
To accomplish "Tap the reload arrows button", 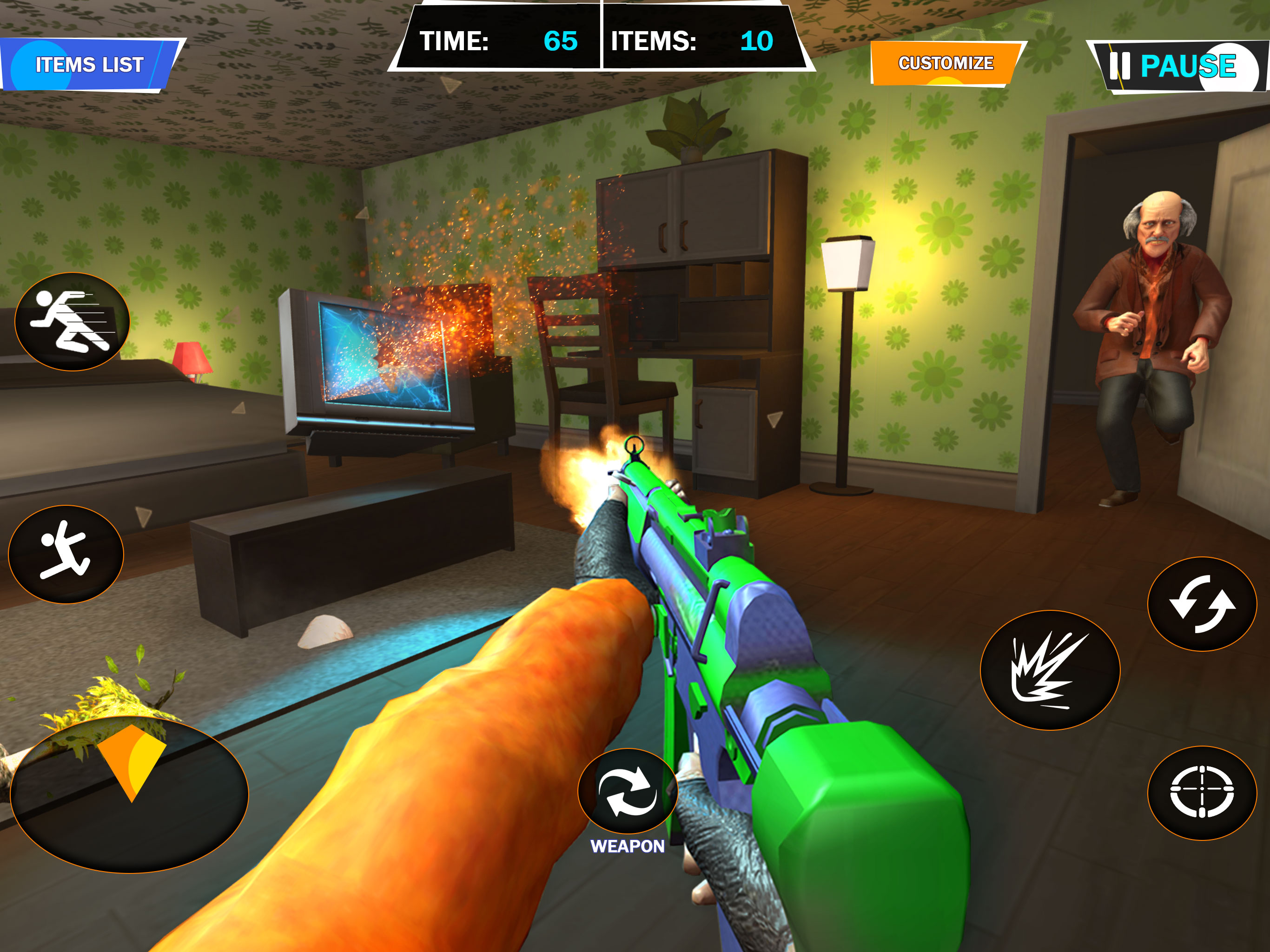I will [1202, 604].
